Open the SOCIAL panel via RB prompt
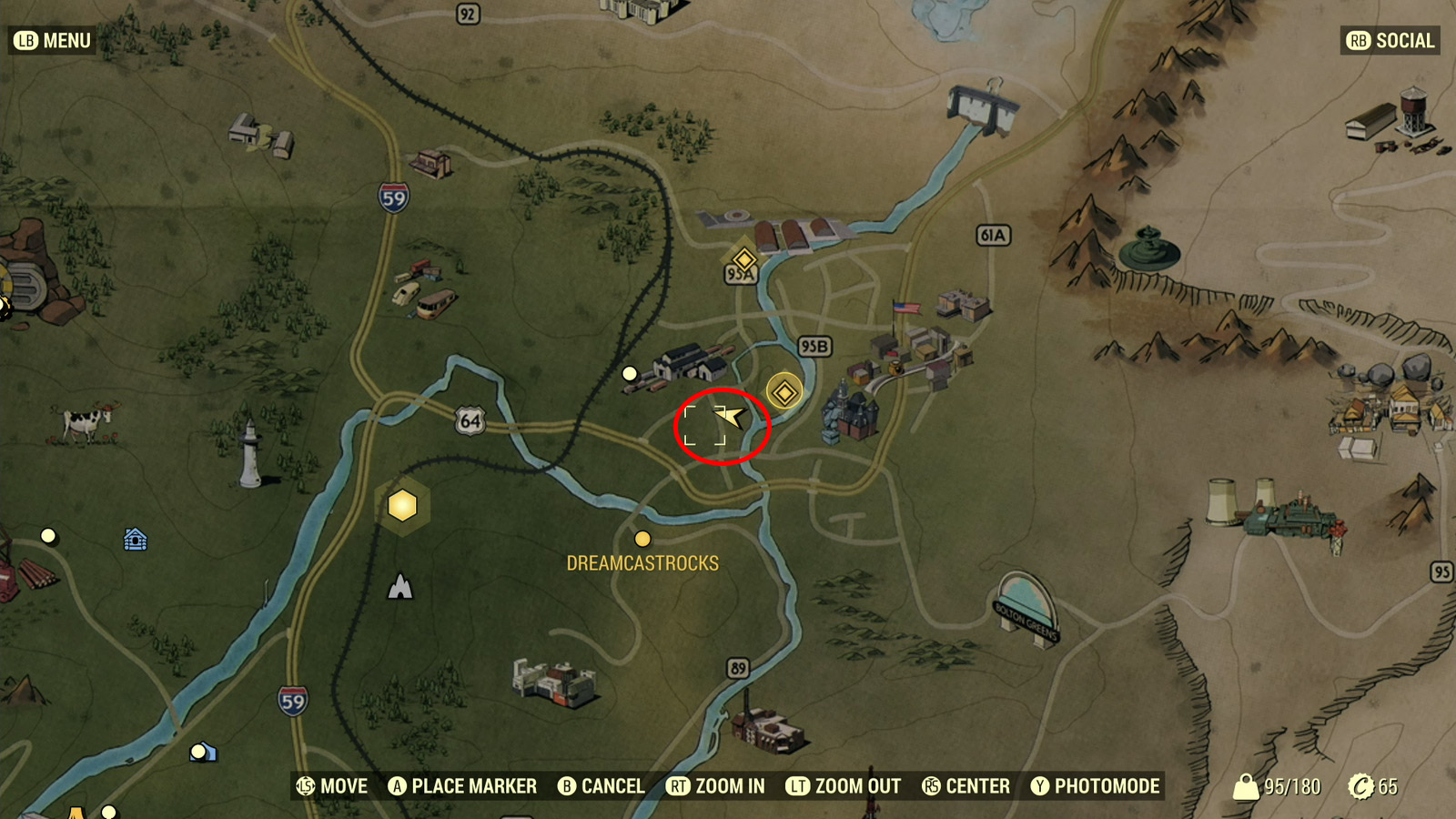The height and width of the screenshot is (819, 1456). click(x=1390, y=40)
